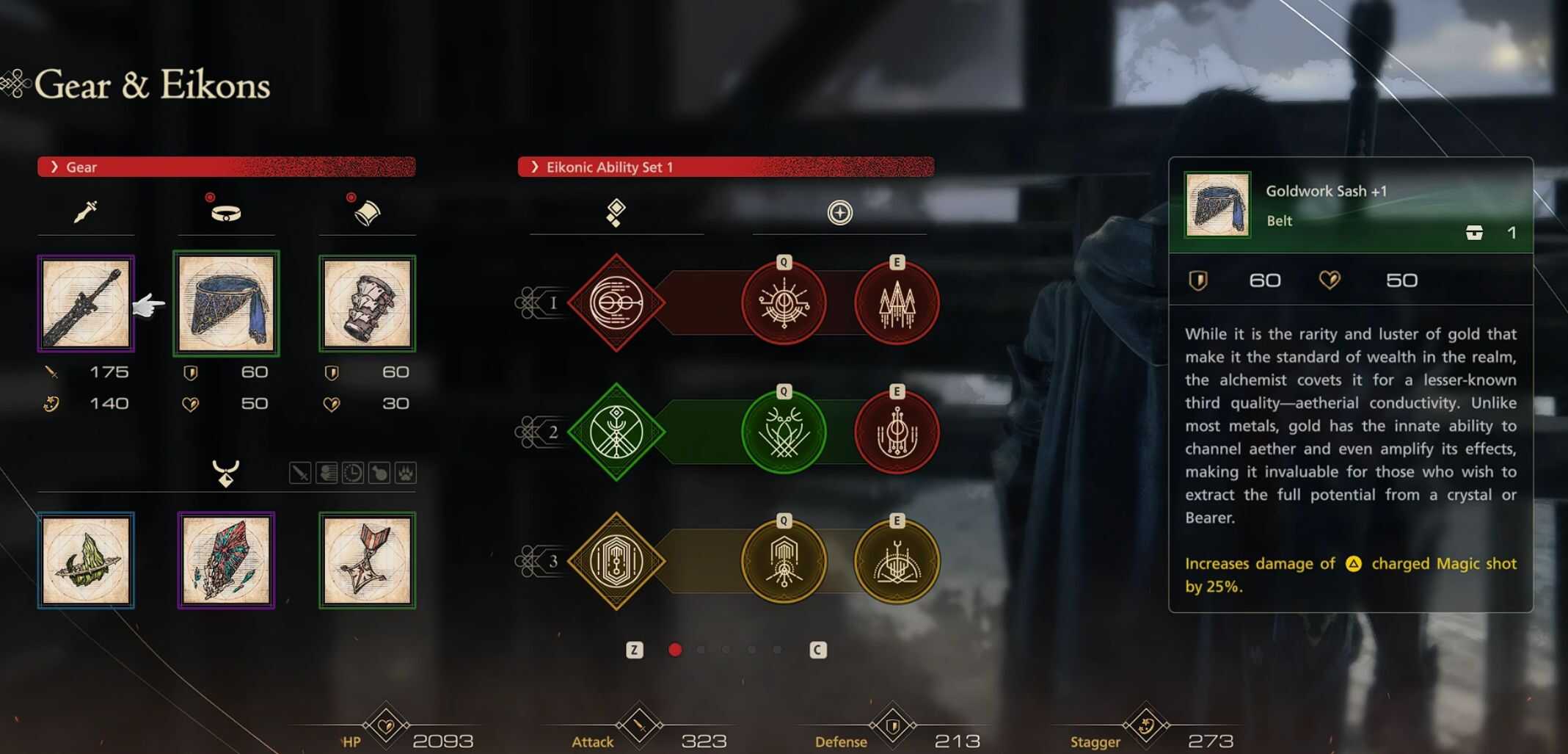
Task: Choose the Goldwork Sash belt slot
Action: click(x=226, y=304)
